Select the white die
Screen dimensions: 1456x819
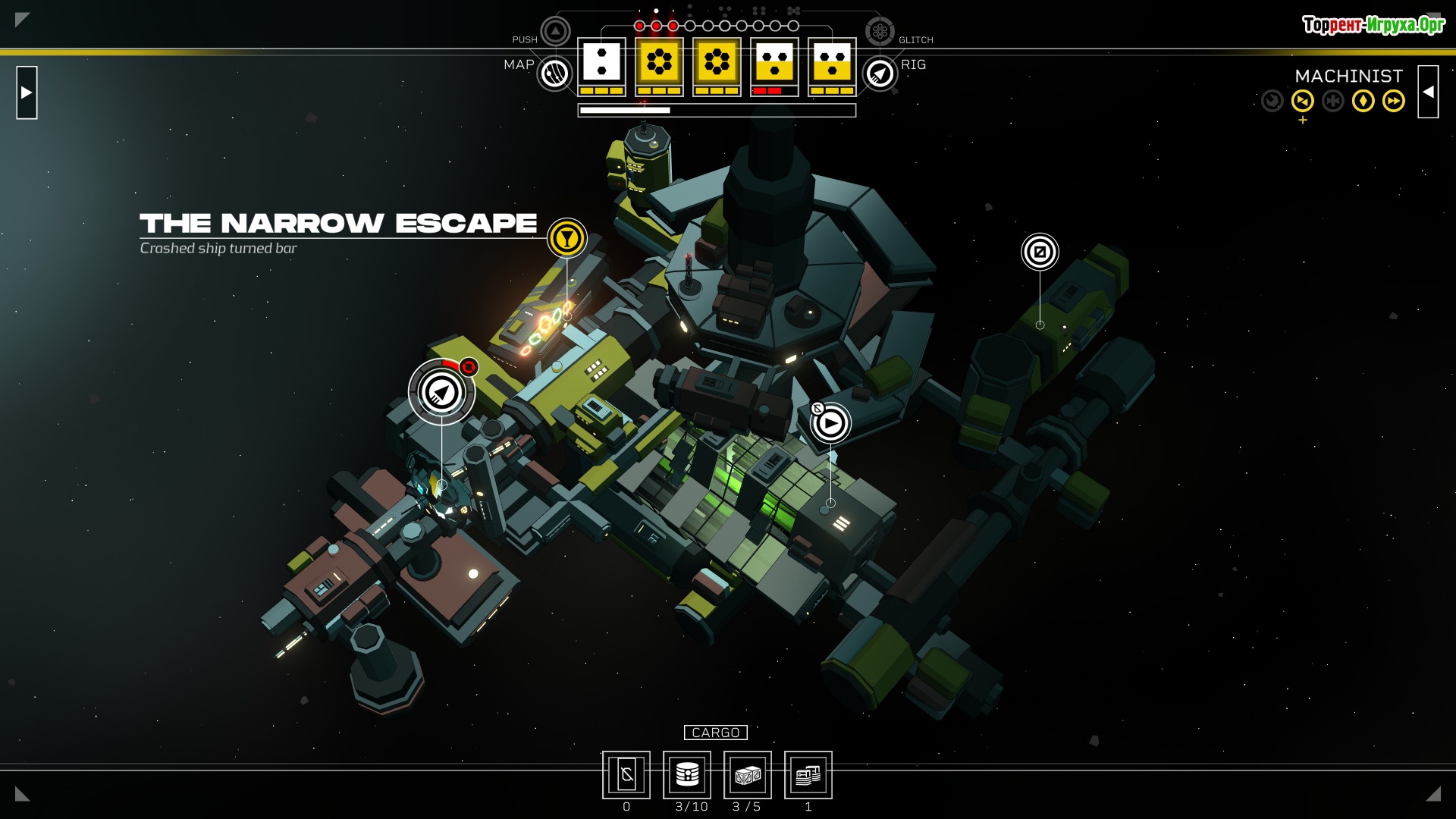point(601,66)
